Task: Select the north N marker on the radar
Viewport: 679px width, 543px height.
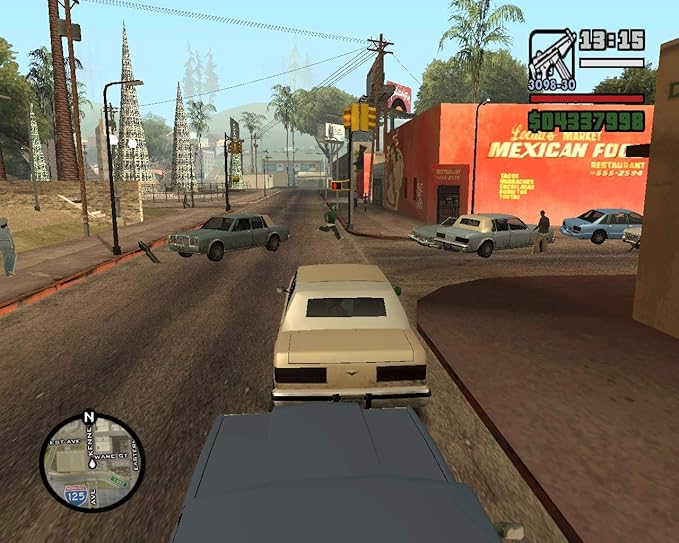Action: 89,417
